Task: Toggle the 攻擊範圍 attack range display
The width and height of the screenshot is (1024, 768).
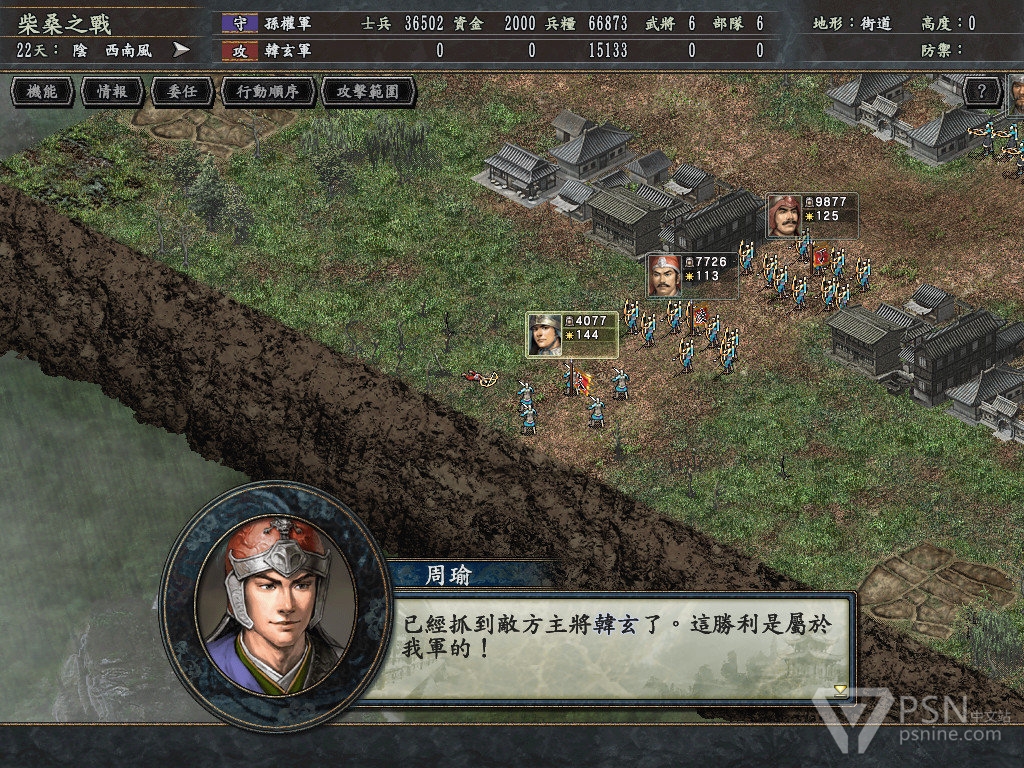Action: click(368, 92)
